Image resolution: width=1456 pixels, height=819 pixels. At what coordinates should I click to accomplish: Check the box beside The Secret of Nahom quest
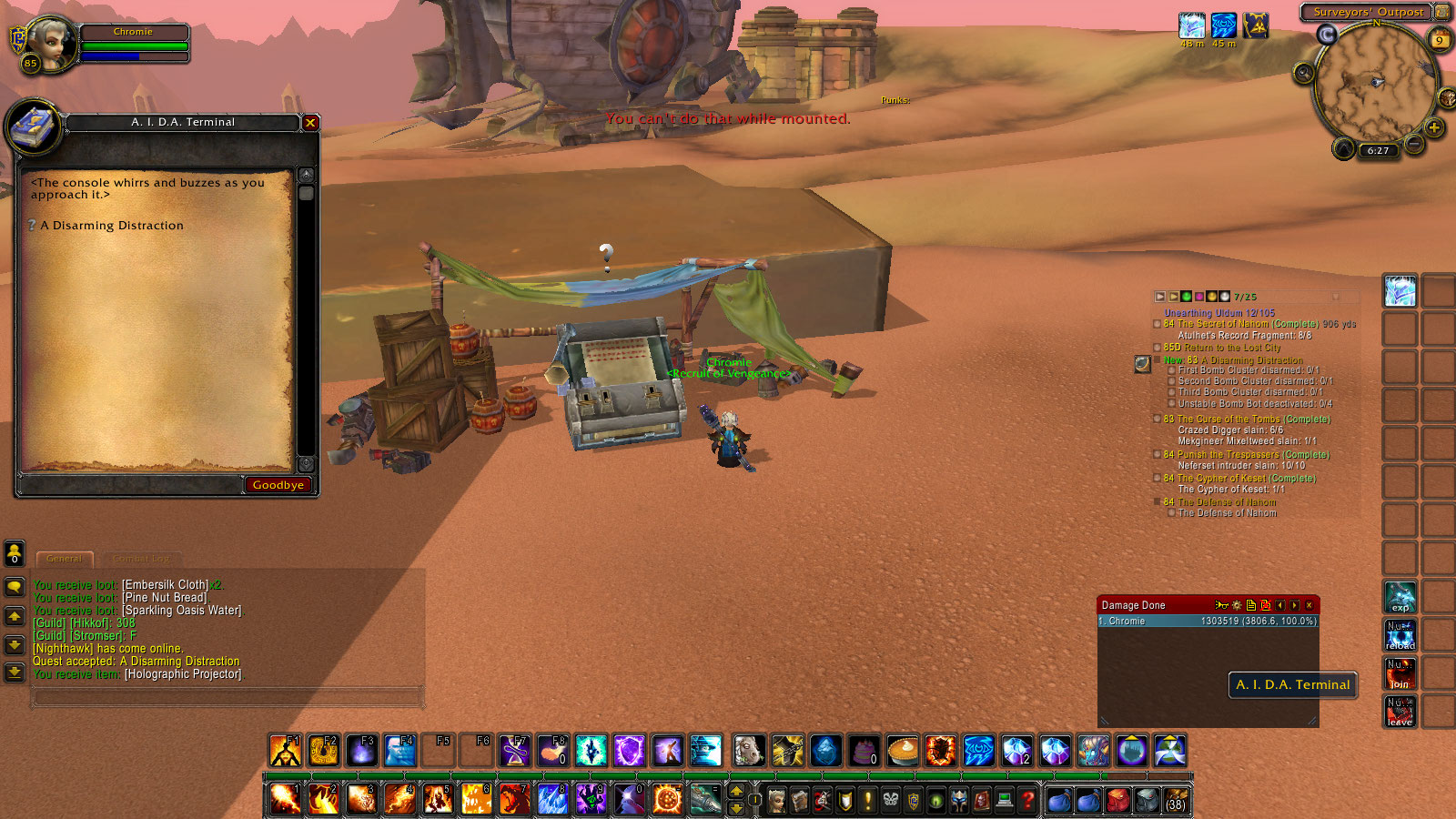point(1158,324)
